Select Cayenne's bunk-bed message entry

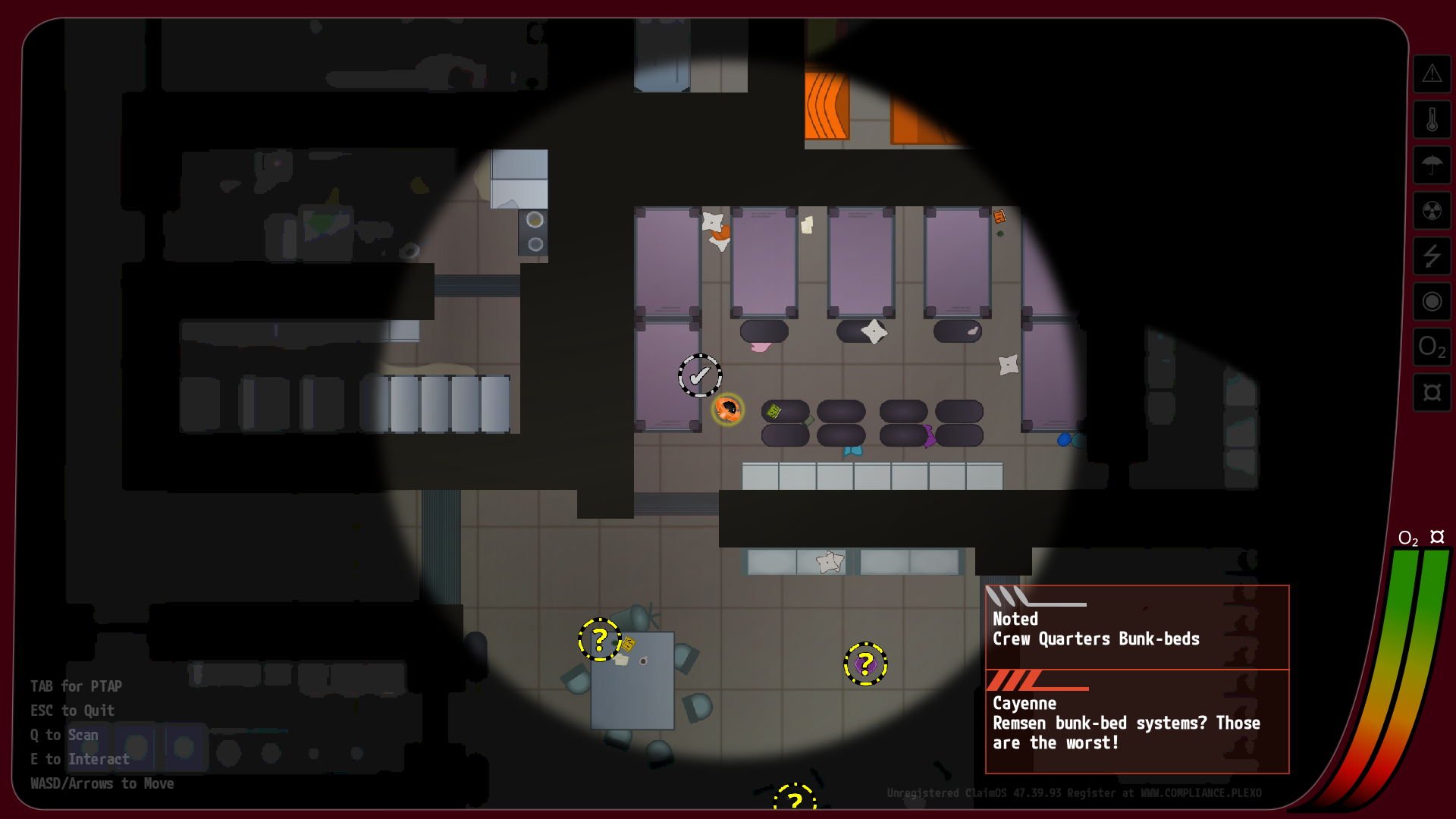pos(1137,722)
